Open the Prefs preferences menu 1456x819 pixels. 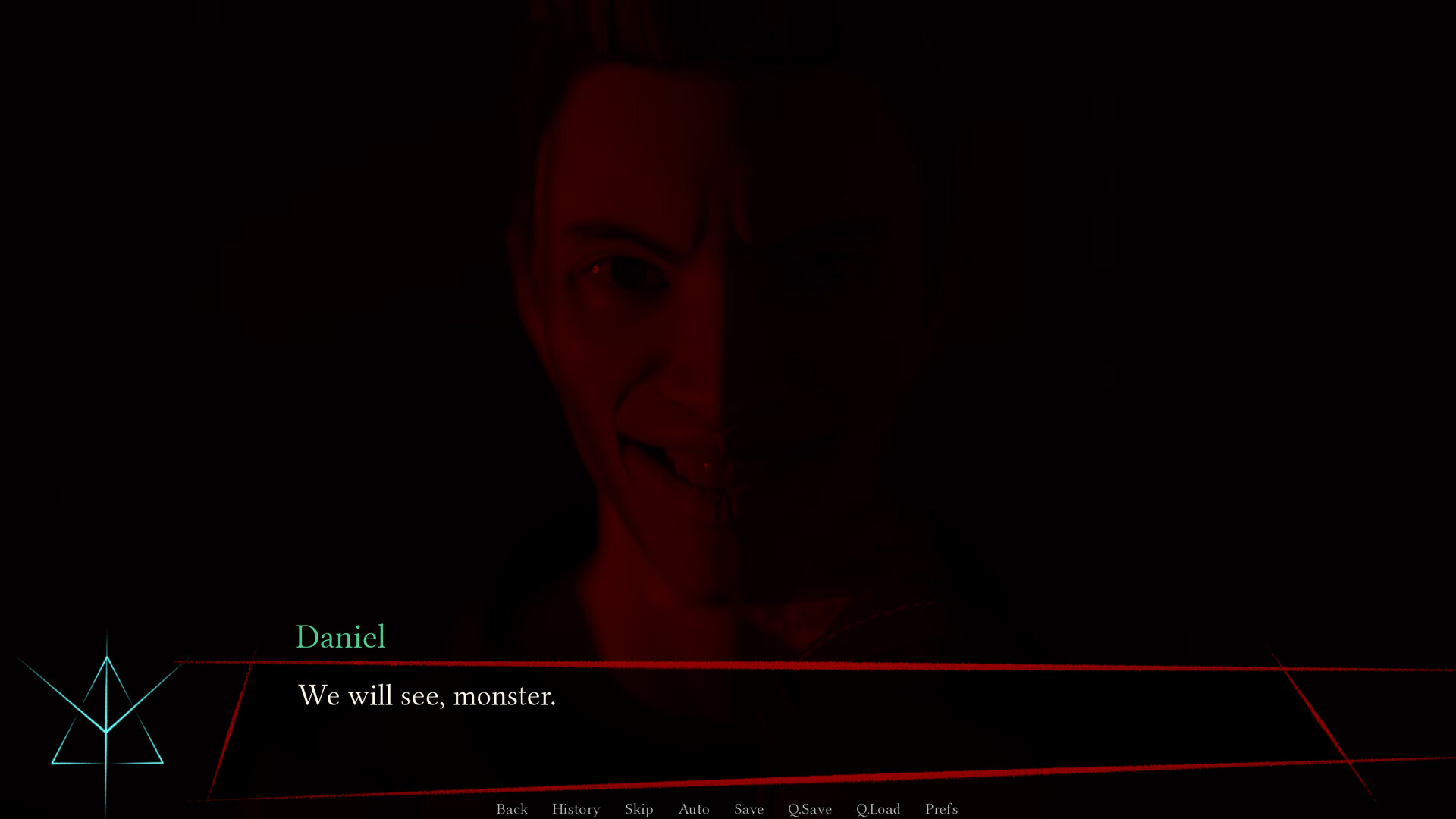(941, 809)
